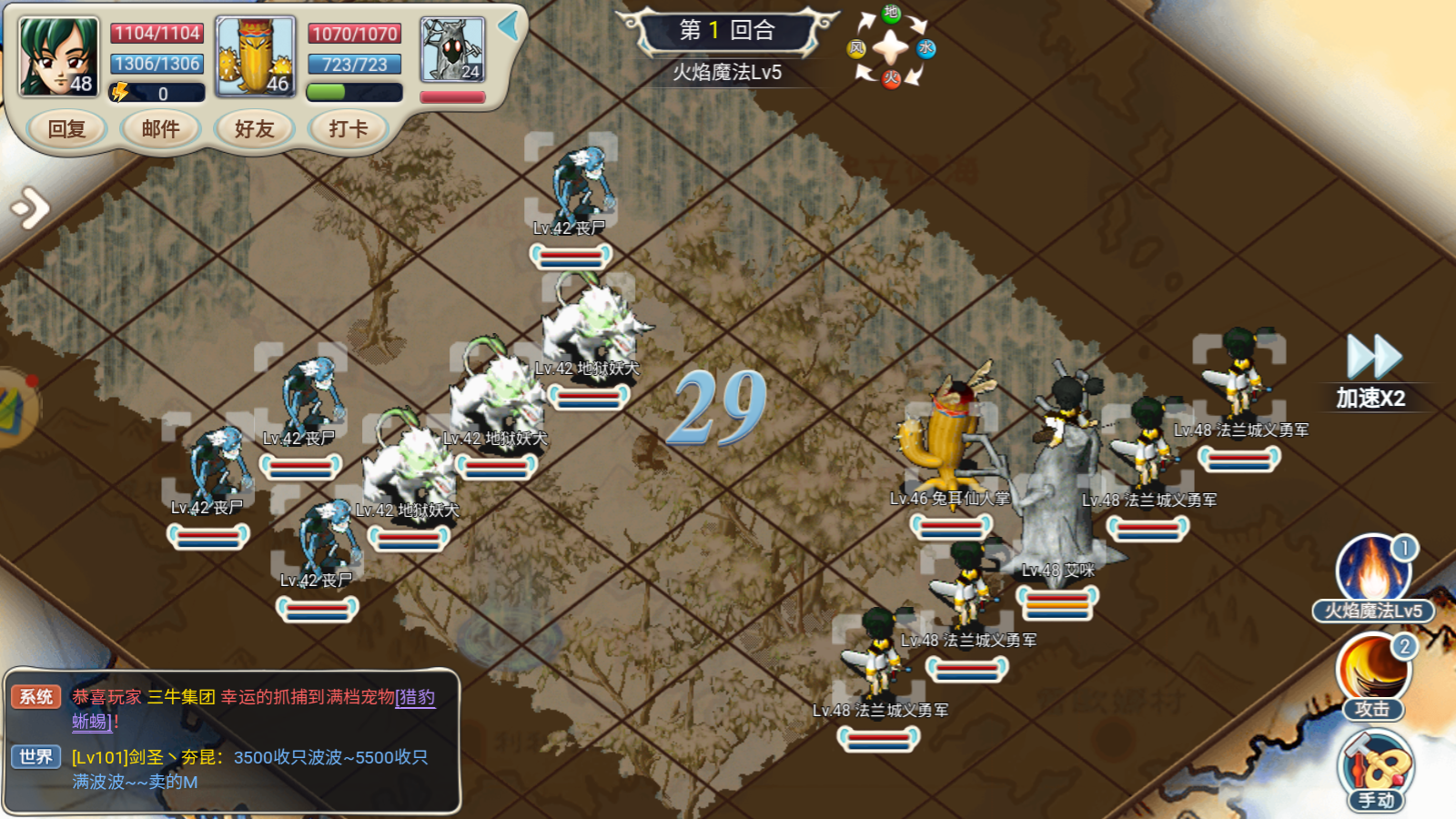This screenshot has height=819, width=1456.
Task: Select the green-haired player portrait
Action: coord(59,56)
